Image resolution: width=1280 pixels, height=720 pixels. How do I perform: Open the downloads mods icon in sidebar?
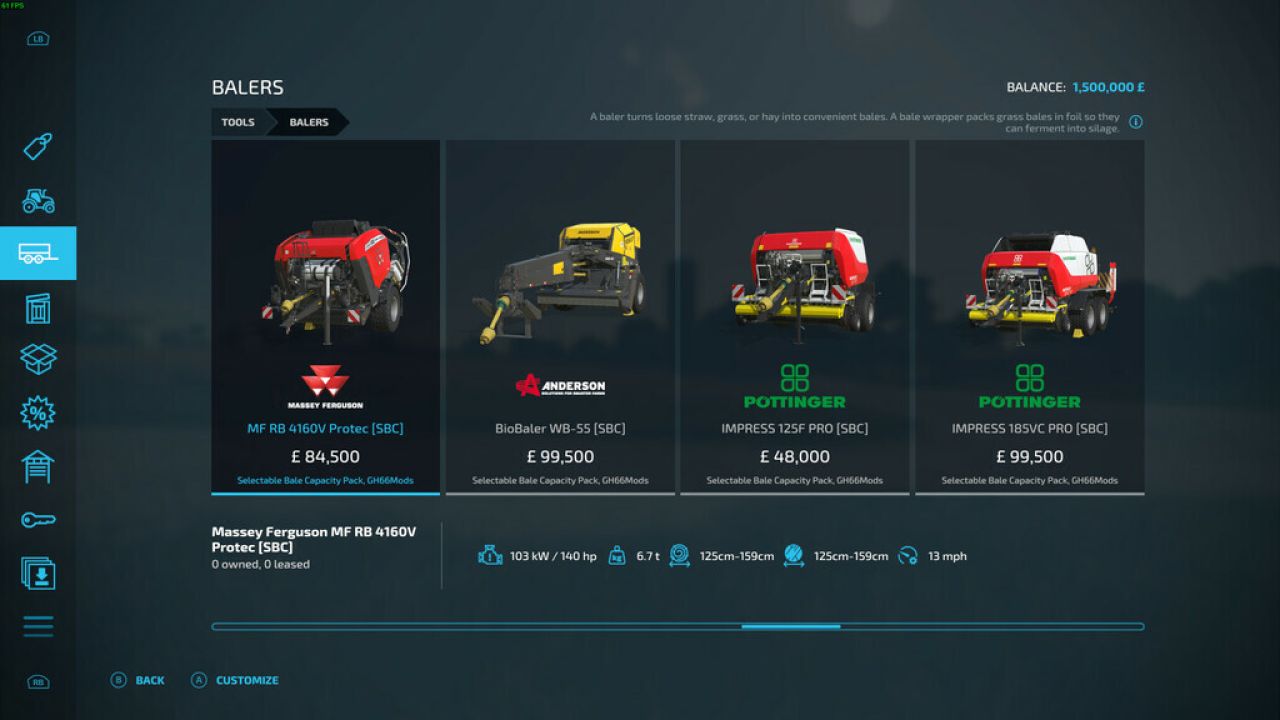point(37,573)
